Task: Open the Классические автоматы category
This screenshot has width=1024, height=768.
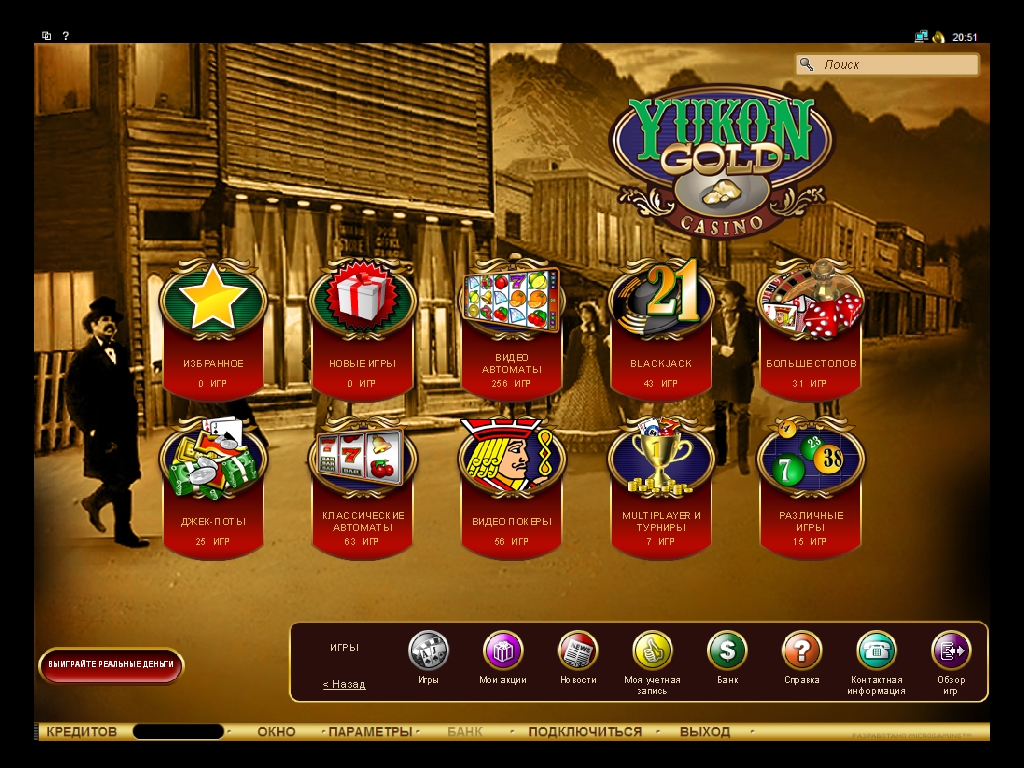Action: pos(362,462)
